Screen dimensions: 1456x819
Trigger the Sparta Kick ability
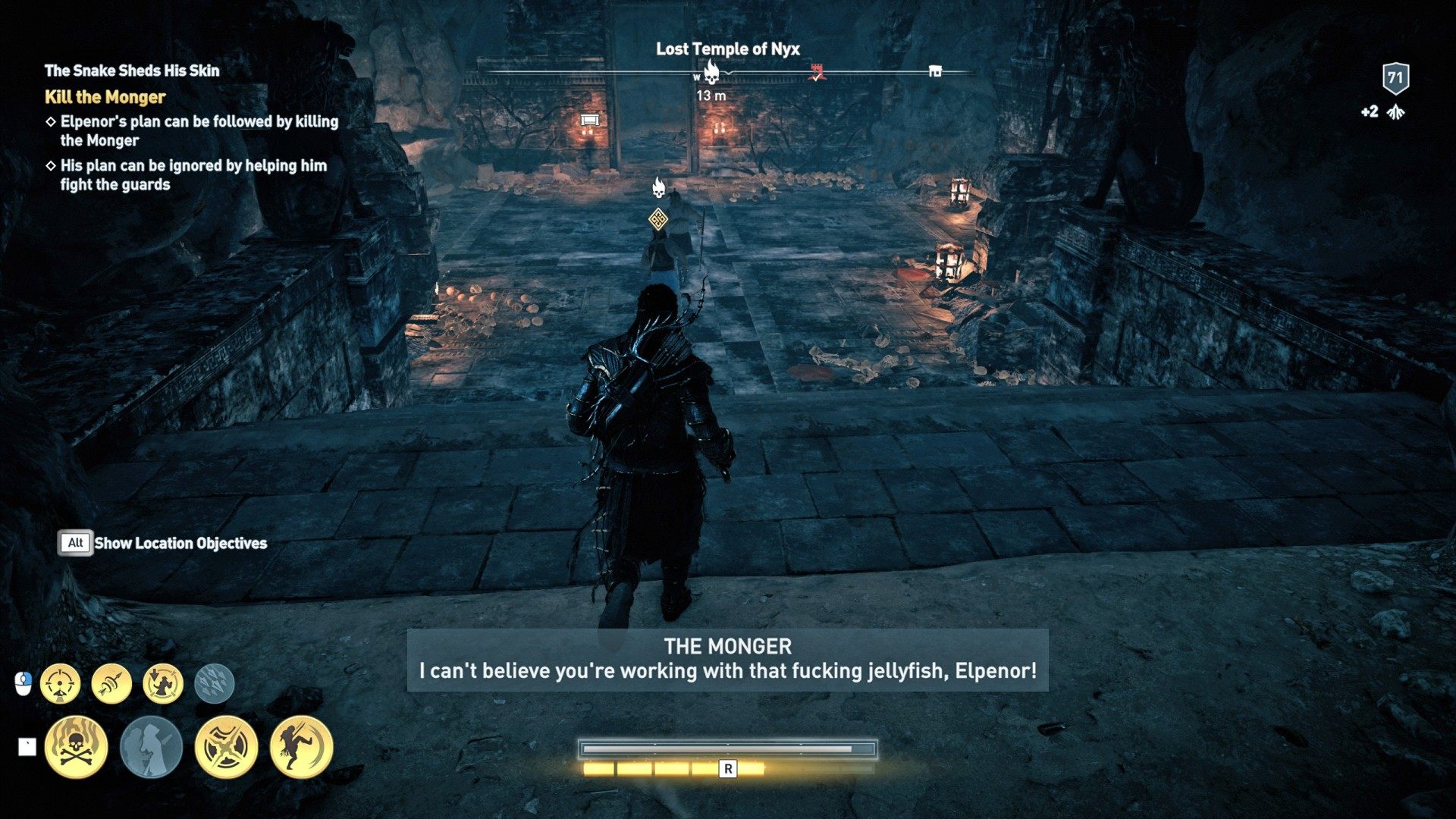click(x=301, y=747)
